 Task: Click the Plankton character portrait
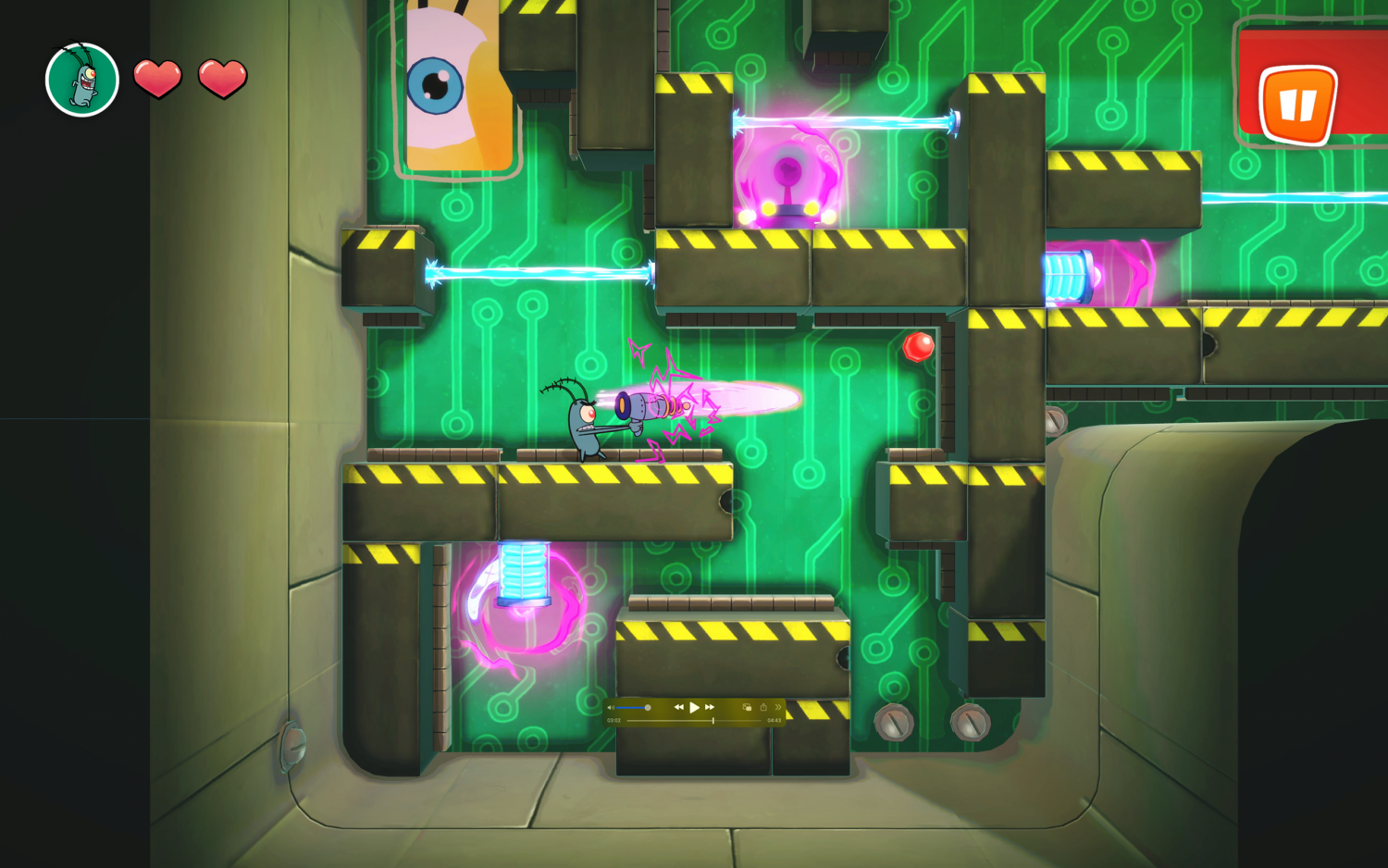click(x=82, y=80)
